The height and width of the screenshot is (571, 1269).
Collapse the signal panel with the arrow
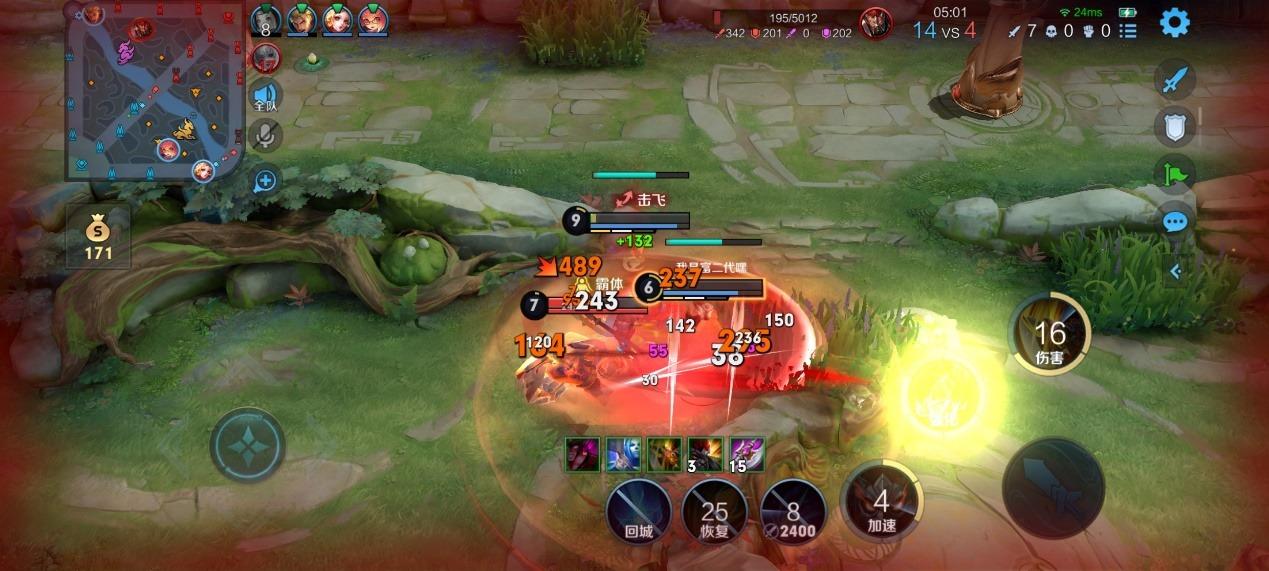point(1176,270)
